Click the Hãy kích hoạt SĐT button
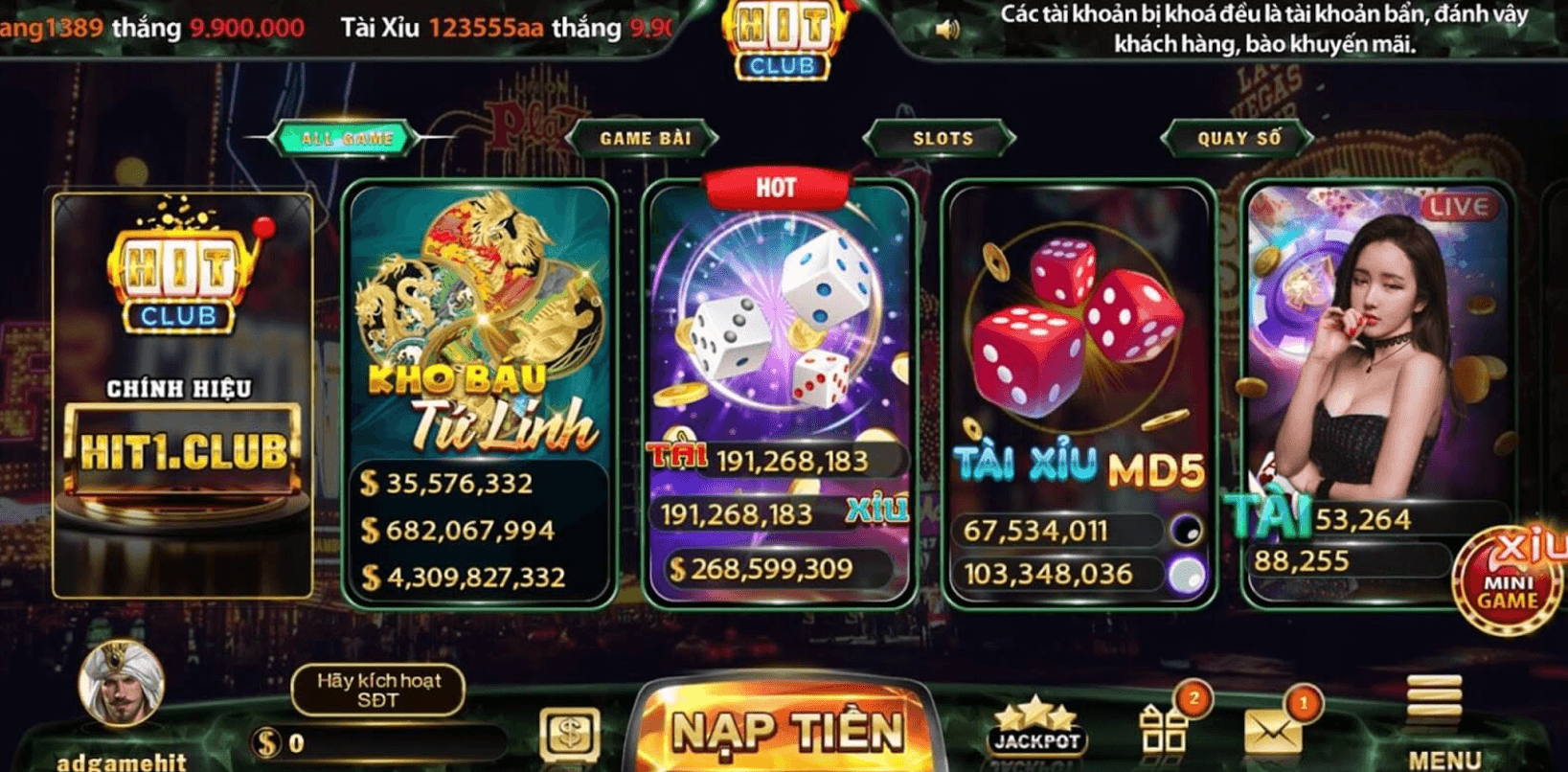The width and height of the screenshot is (1568, 772). (x=378, y=690)
